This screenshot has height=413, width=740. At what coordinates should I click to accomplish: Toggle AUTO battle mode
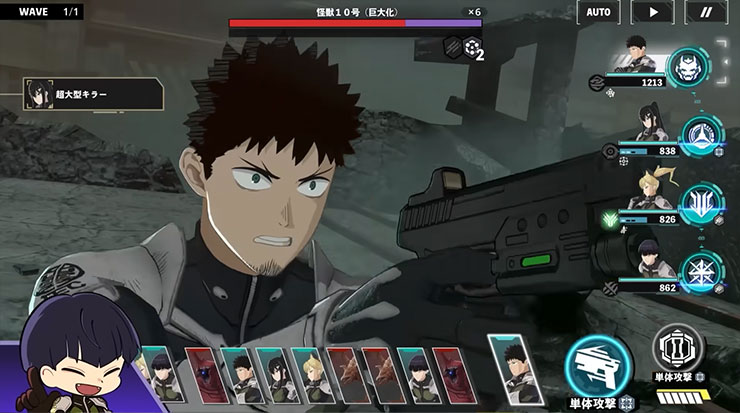pyautogui.click(x=599, y=12)
